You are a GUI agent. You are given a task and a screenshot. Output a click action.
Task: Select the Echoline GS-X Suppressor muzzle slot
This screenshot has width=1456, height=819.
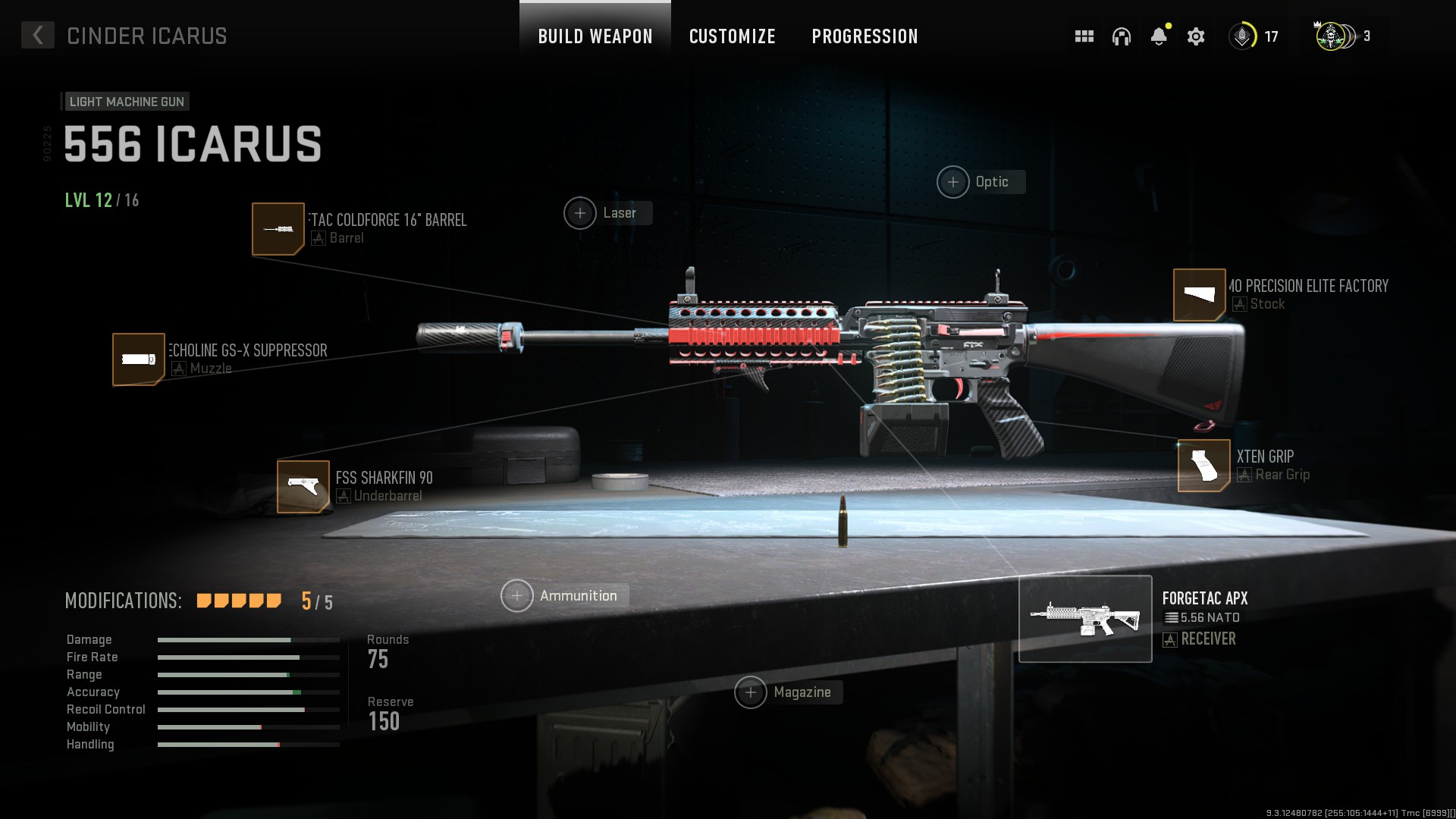139,359
